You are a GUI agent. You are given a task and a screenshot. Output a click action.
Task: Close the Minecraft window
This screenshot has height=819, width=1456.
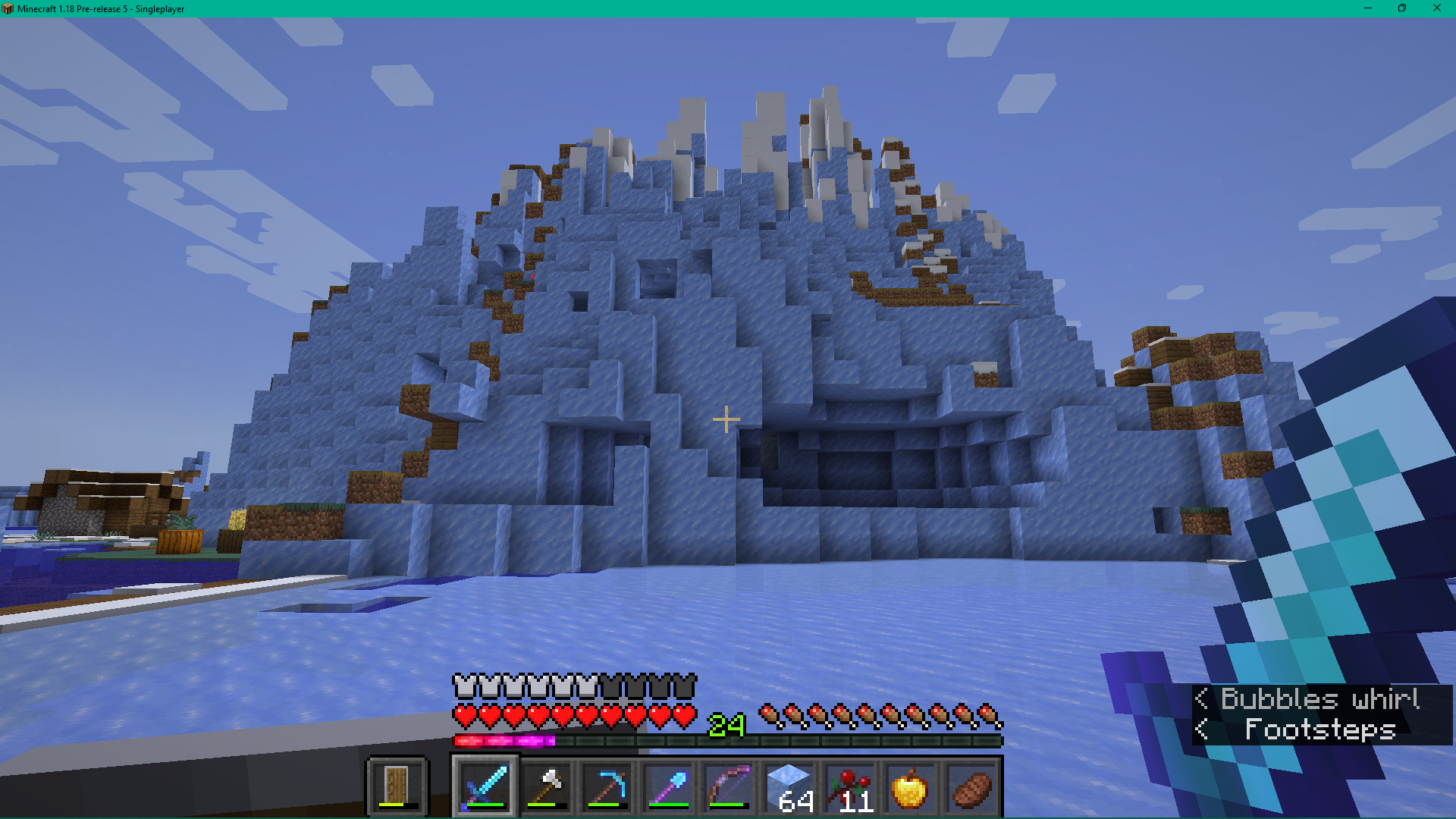click(1436, 8)
